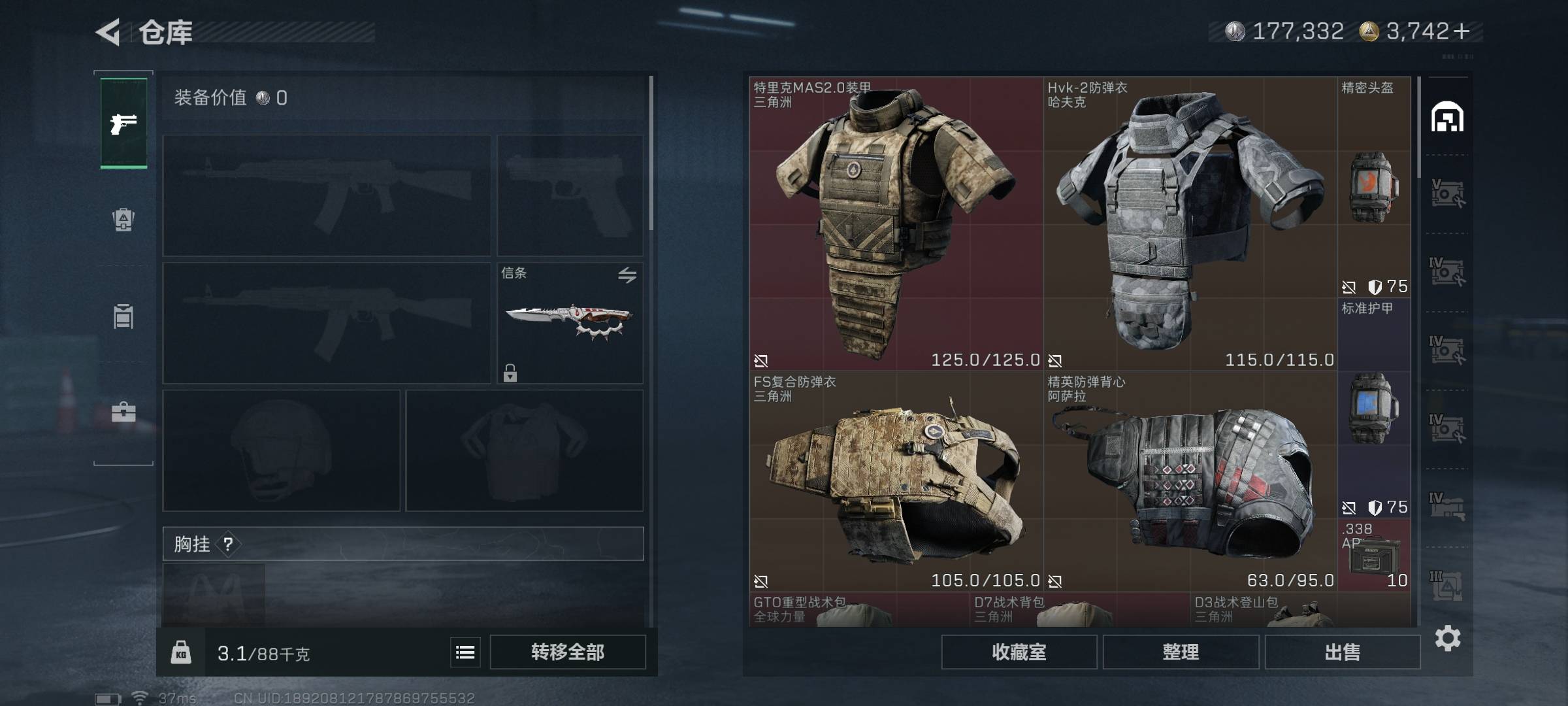
Task: Go back from the 仓库 screen
Action: (x=108, y=31)
